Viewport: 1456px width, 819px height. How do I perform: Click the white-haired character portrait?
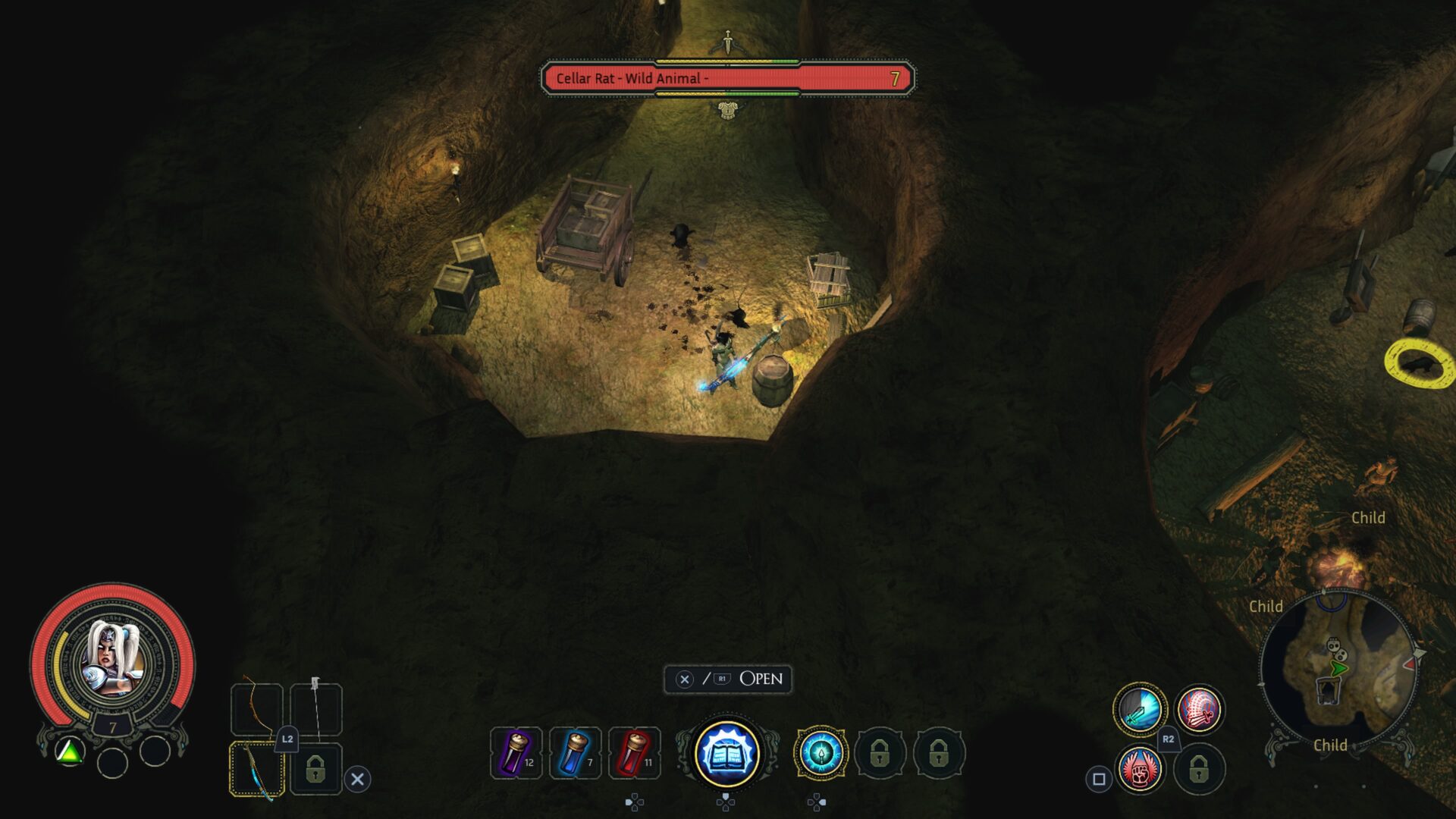tap(111, 658)
